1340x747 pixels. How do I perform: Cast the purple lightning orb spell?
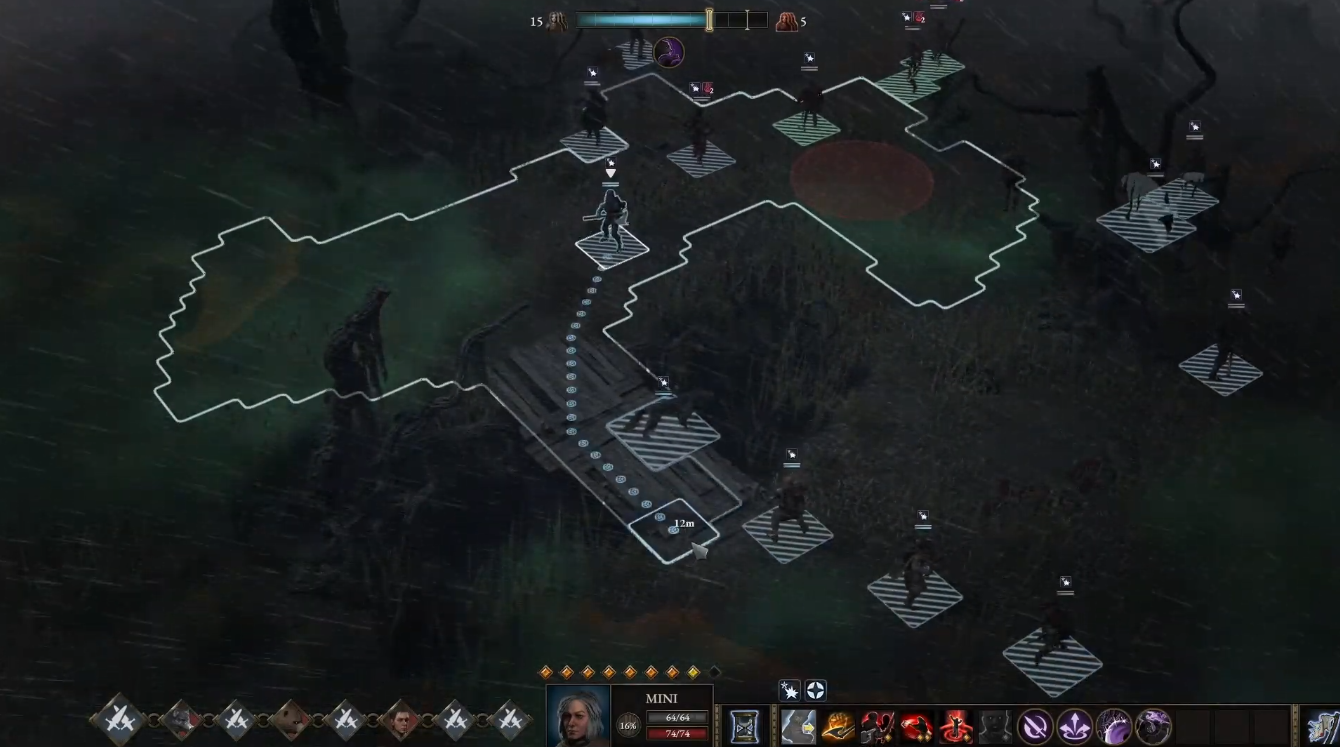1113,727
